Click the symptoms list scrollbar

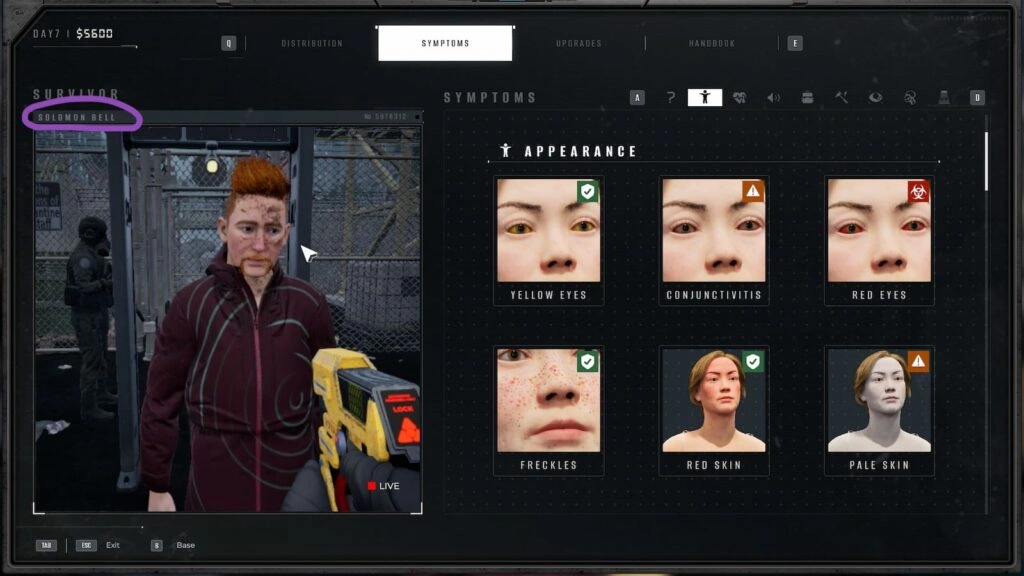click(987, 160)
